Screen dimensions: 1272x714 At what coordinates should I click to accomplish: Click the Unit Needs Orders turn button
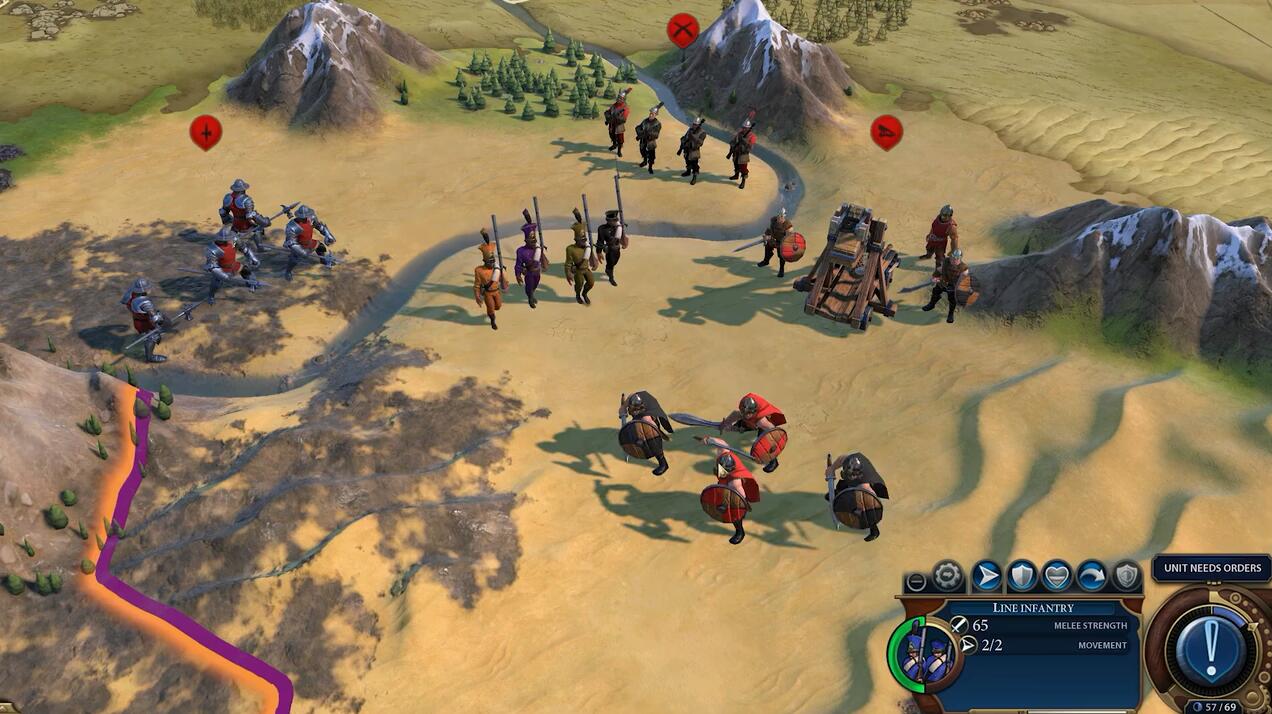[1211, 647]
